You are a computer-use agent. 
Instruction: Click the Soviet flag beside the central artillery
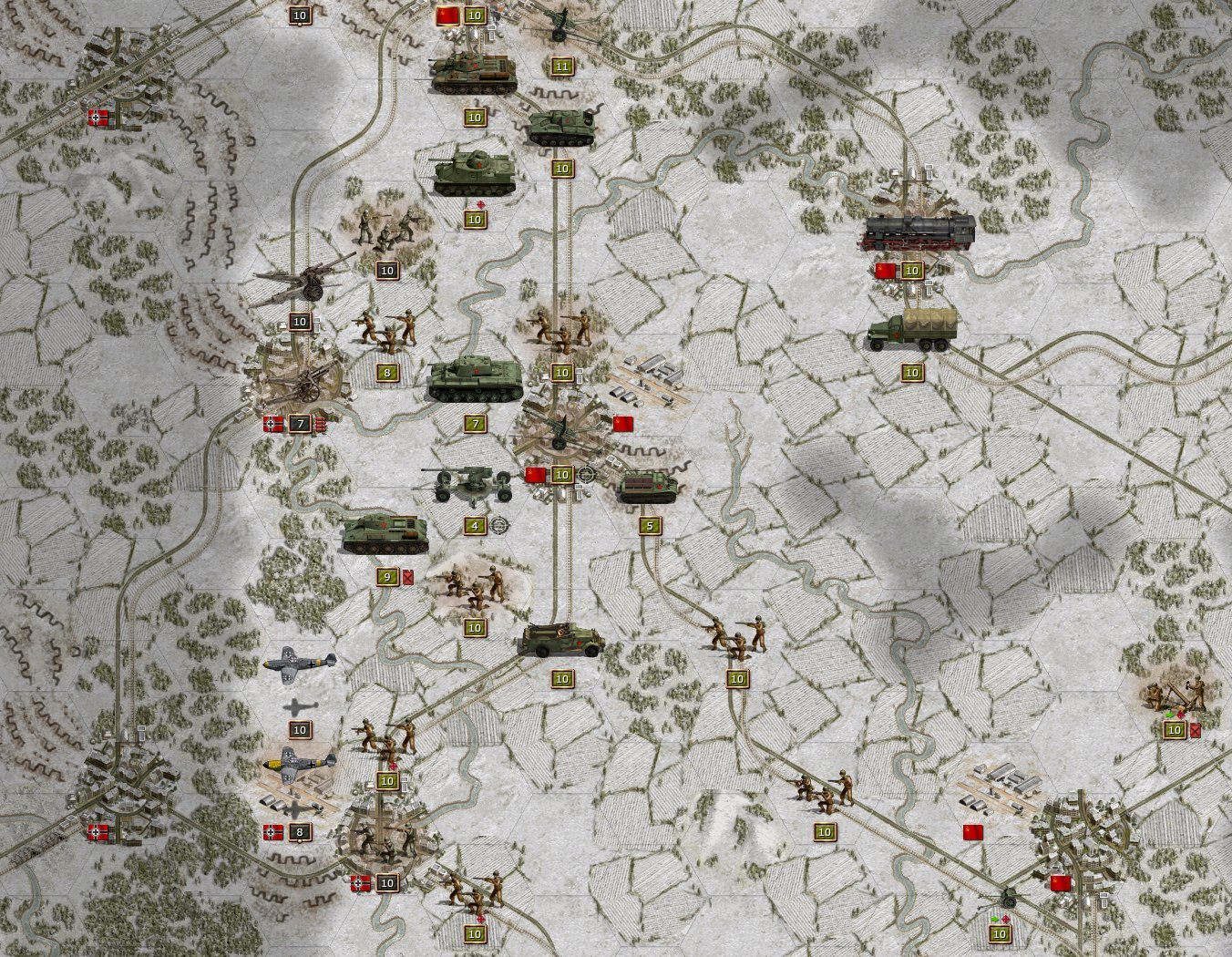(x=624, y=422)
